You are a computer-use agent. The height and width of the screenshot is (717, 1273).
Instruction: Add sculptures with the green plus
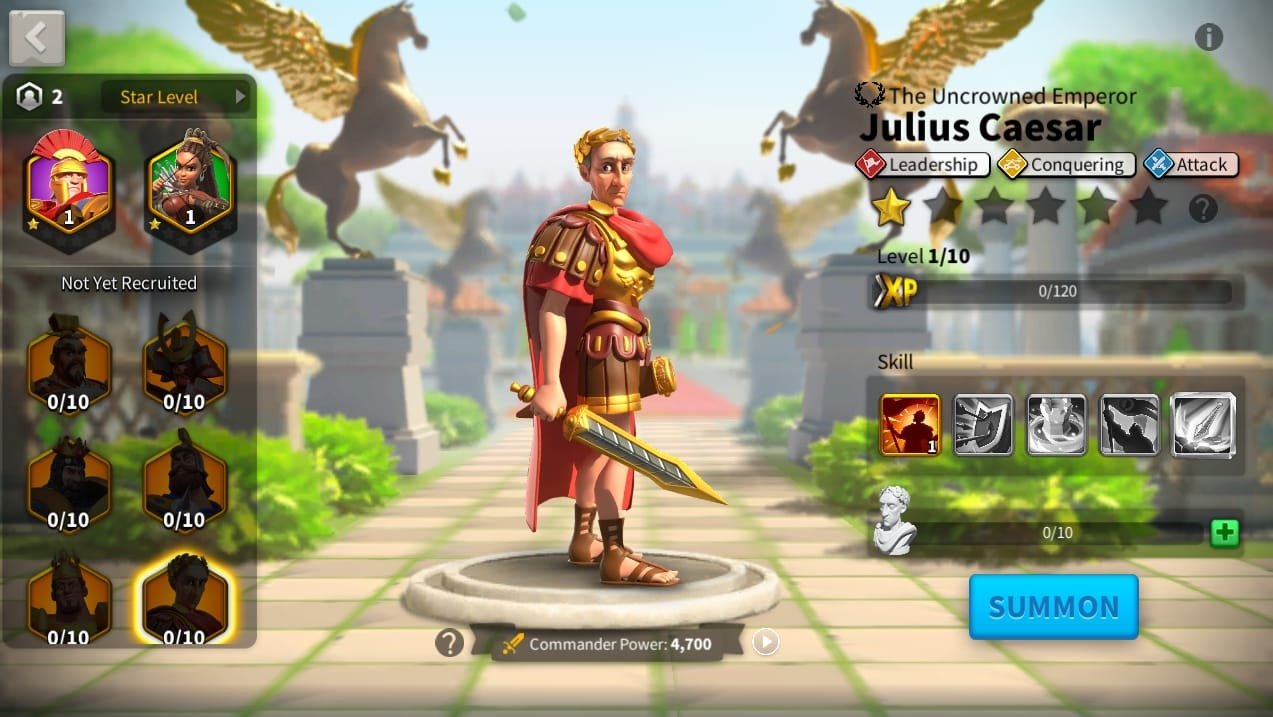click(1224, 533)
